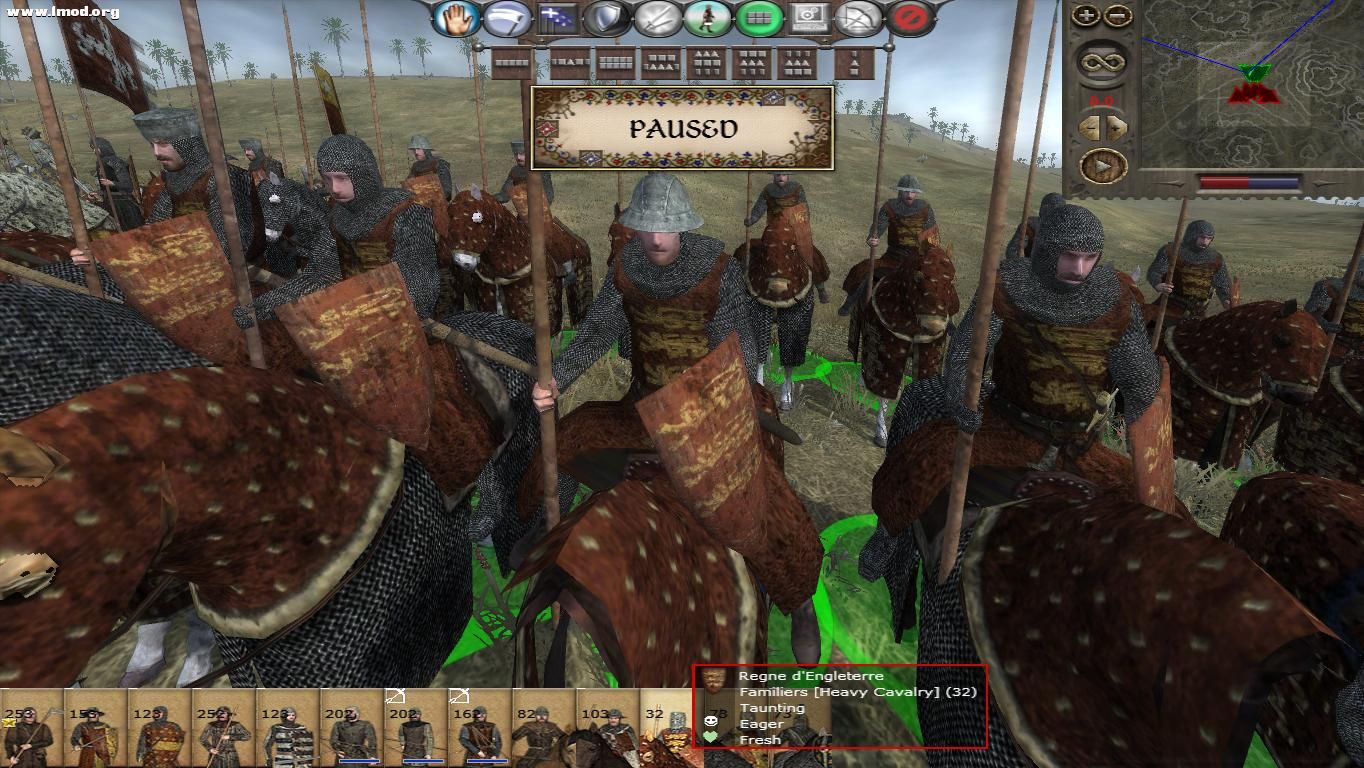Select the crossed swords attack icon
Viewport: 1364px width, 768px height.
point(656,17)
